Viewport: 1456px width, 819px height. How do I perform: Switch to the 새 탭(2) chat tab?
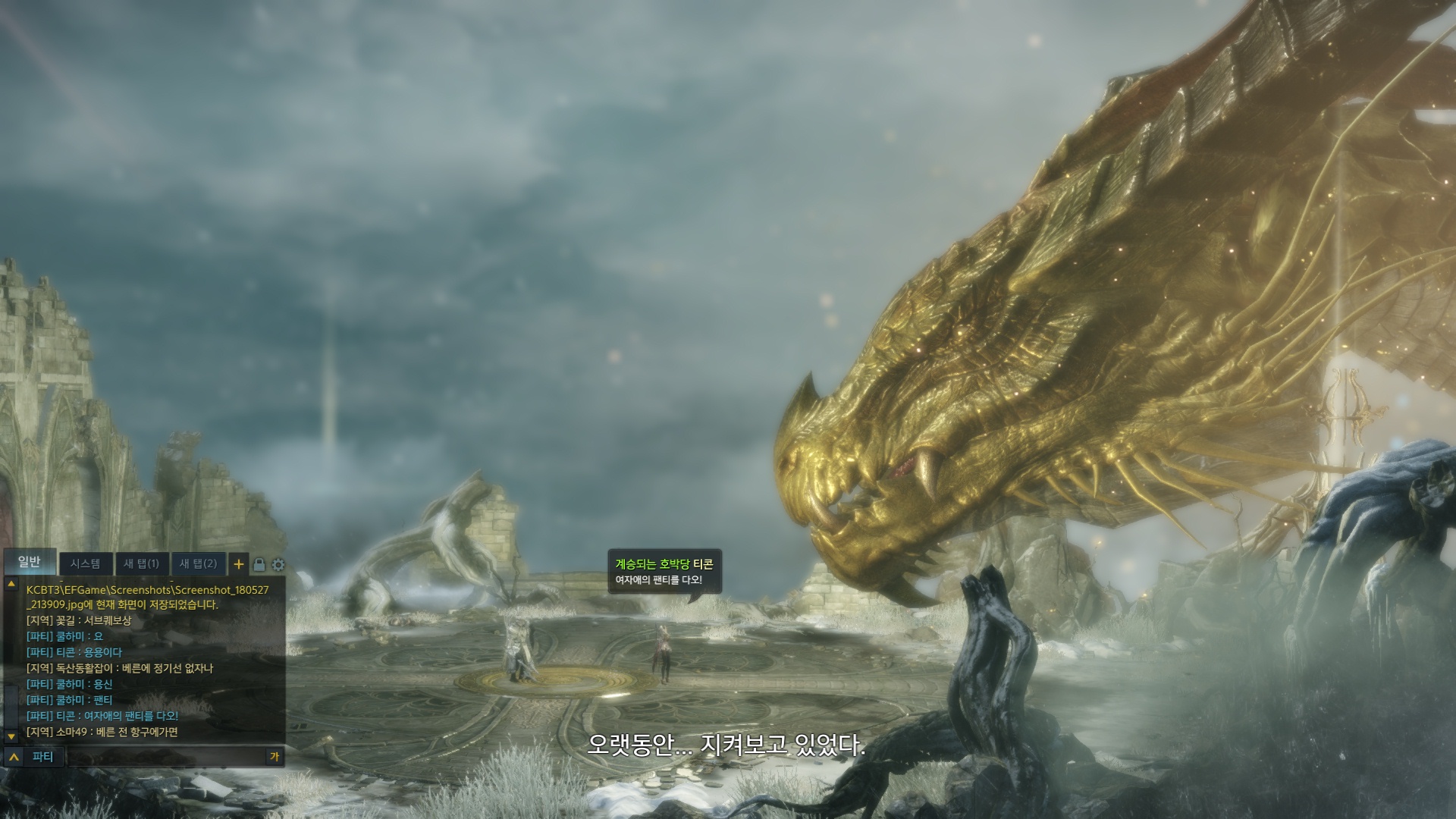199,564
